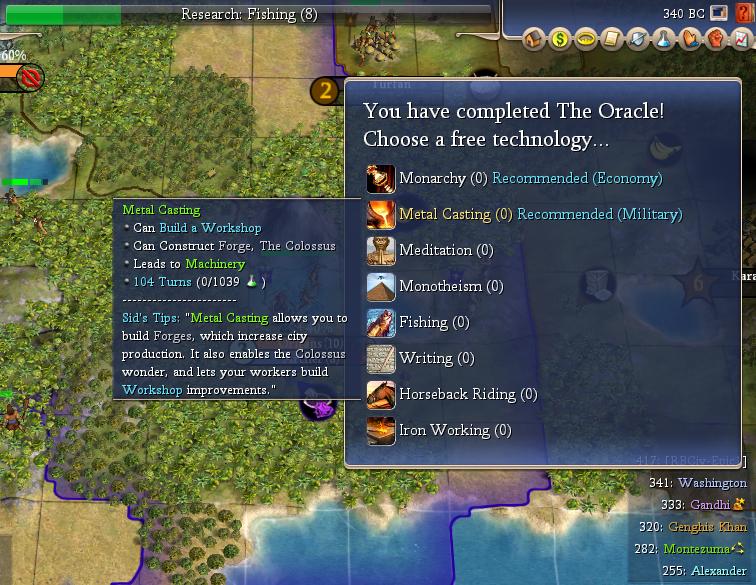756x585 pixels.
Task: Choose Monotheism from the technology list
Action: click(x=437, y=287)
